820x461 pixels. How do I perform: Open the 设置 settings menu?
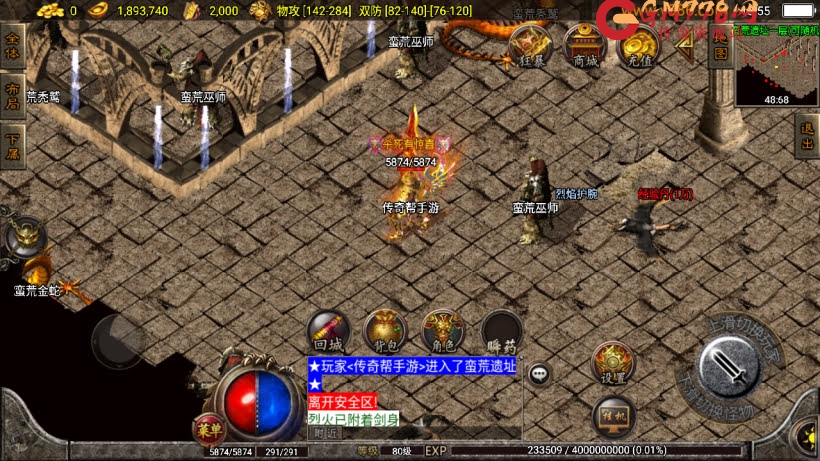[613, 362]
